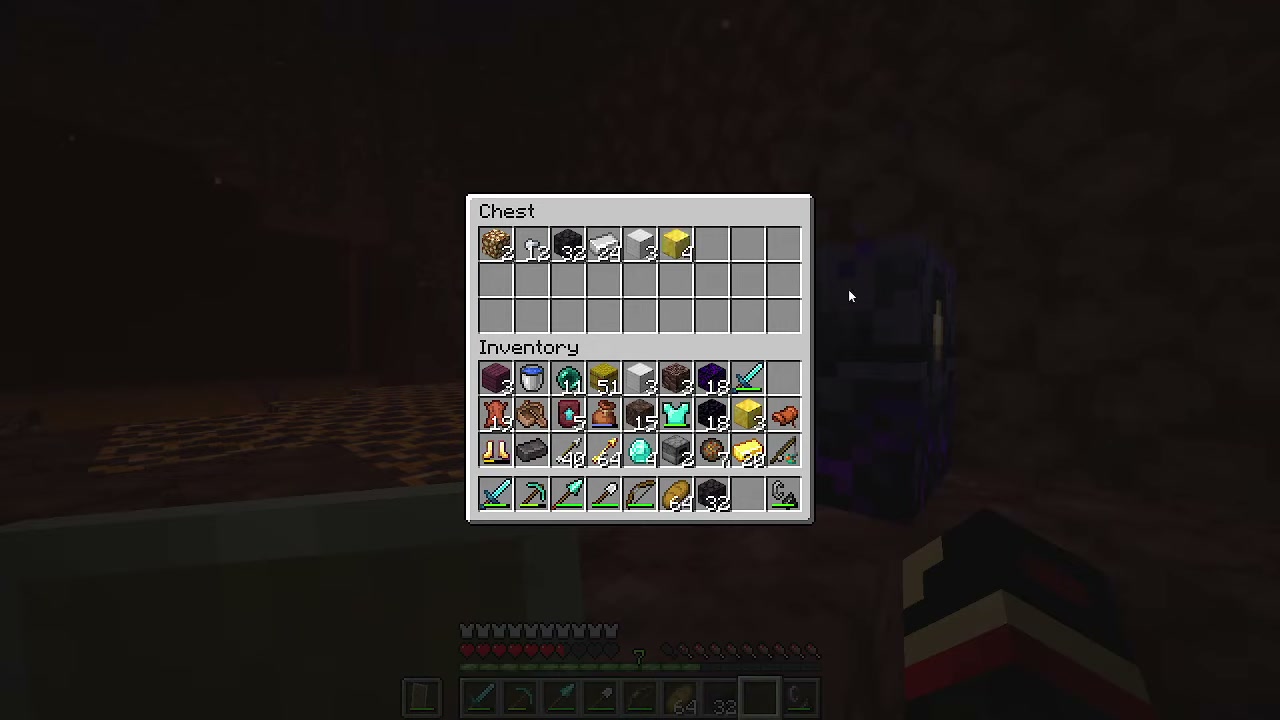1280x720 pixels.
Task: Pick up the flint and steel
Action: click(783, 494)
